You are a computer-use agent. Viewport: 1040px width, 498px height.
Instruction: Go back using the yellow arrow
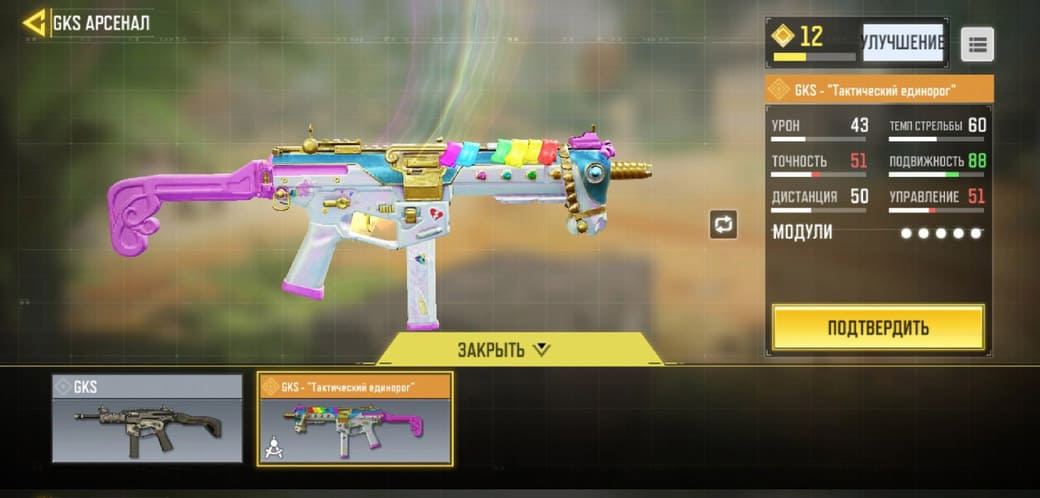(35, 22)
